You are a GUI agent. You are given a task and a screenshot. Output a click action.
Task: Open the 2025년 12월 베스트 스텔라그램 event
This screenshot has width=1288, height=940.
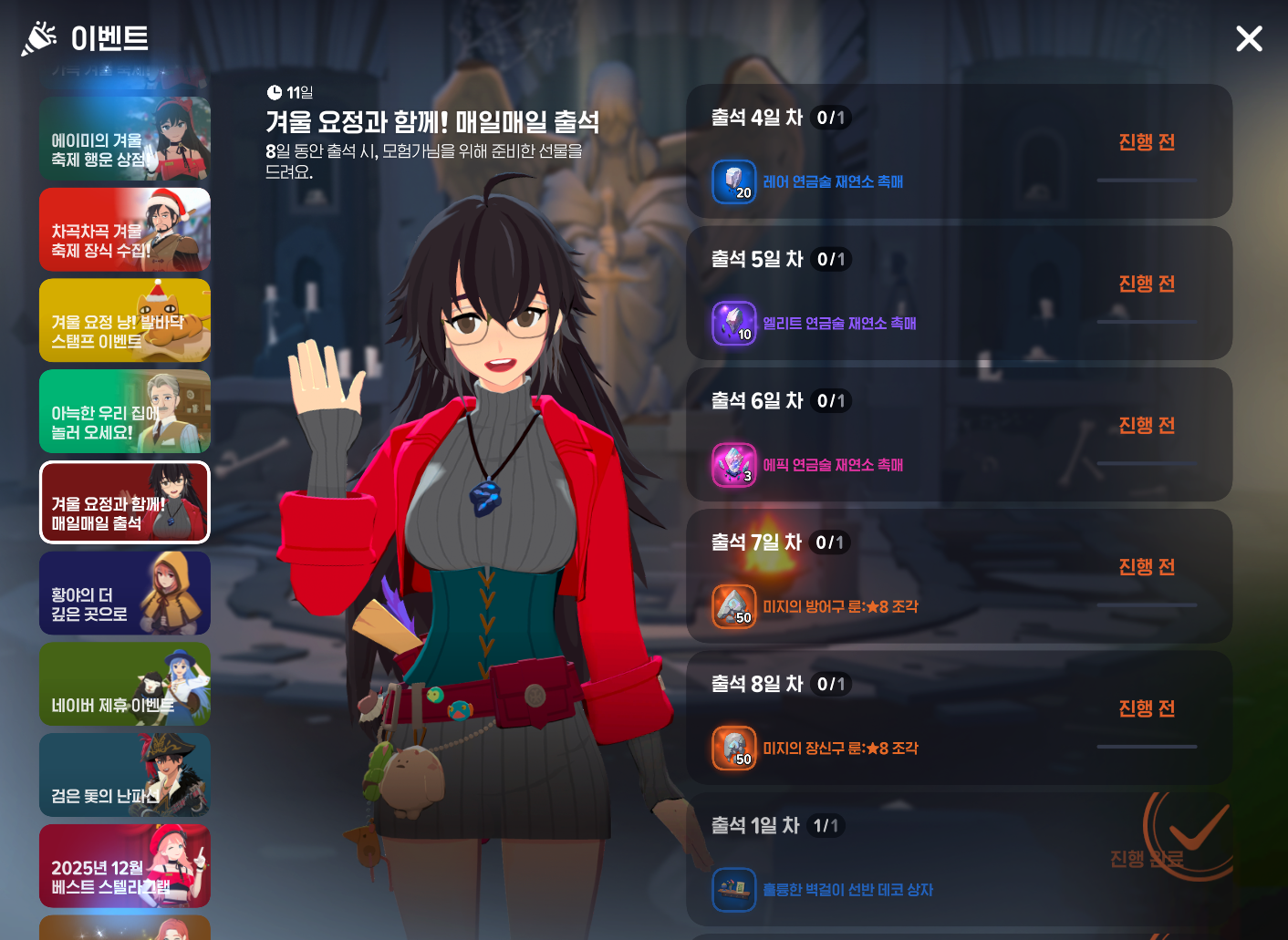pyautogui.click(x=125, y=866)
